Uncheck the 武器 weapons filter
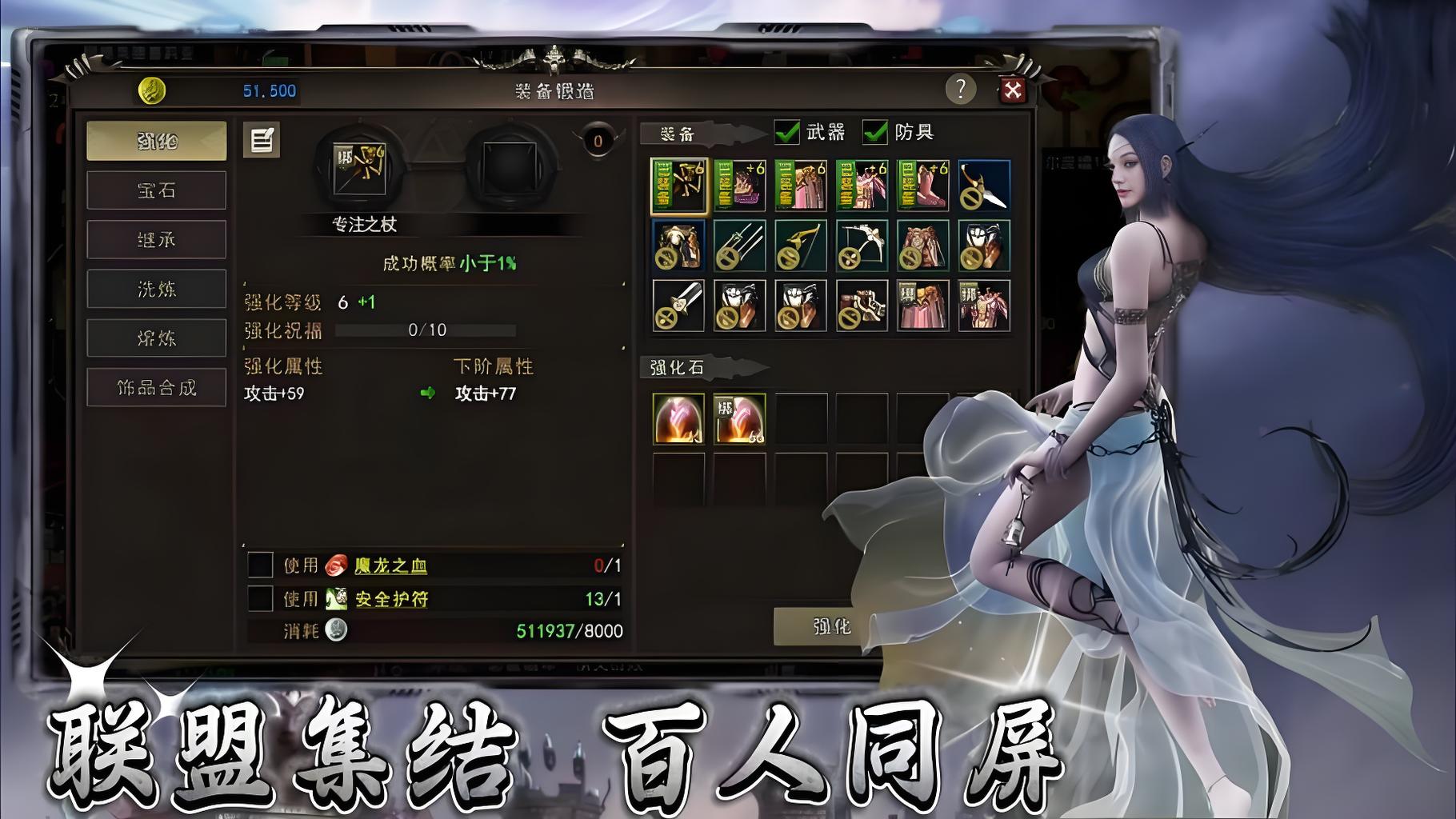 [x=786, y=133]
